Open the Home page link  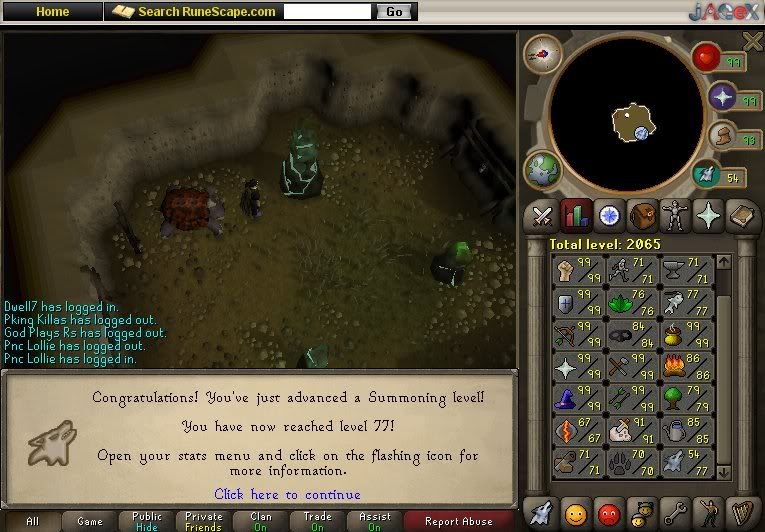point(52,11)
